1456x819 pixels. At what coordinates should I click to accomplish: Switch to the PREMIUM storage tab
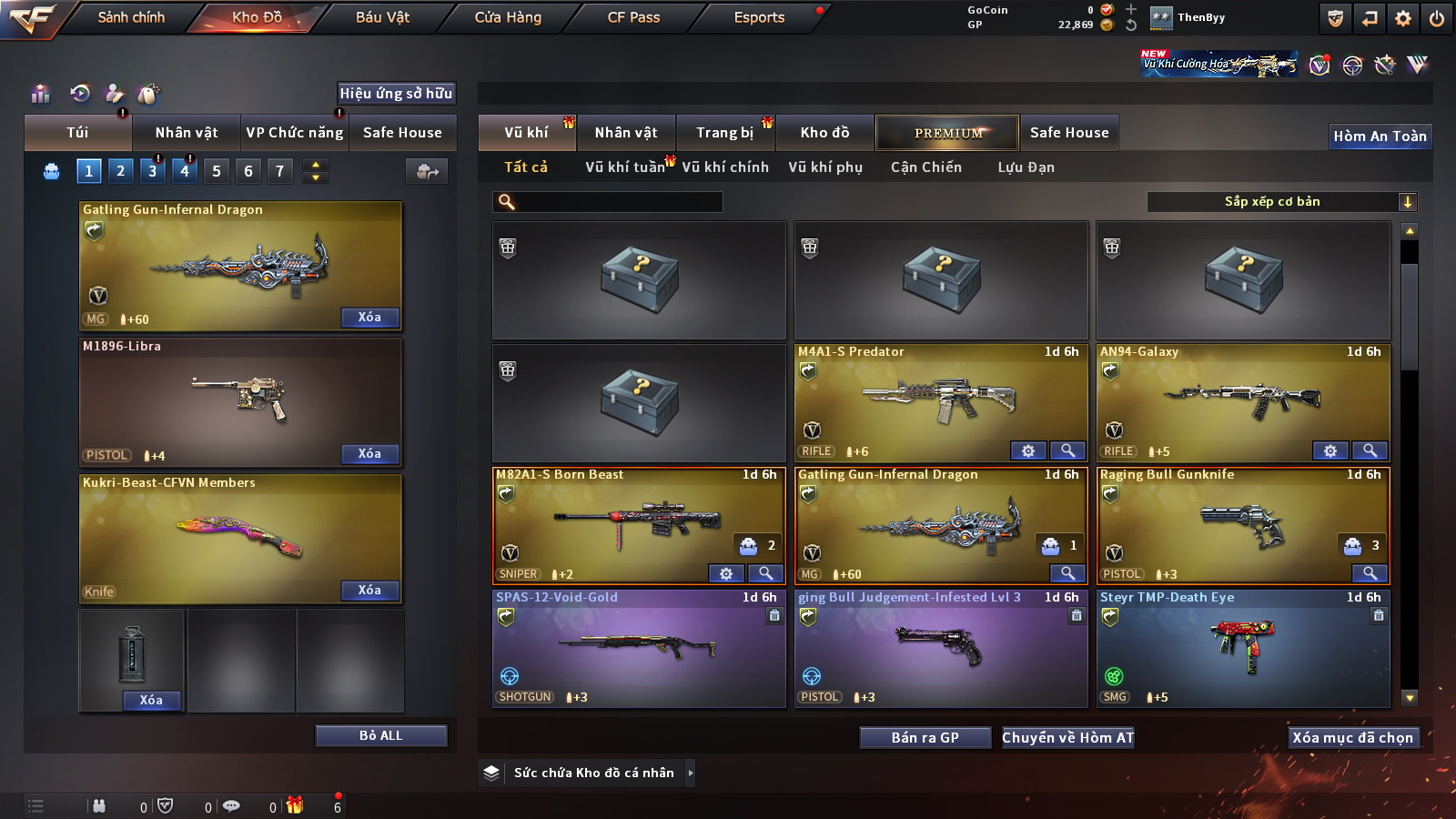click(947, 133)
